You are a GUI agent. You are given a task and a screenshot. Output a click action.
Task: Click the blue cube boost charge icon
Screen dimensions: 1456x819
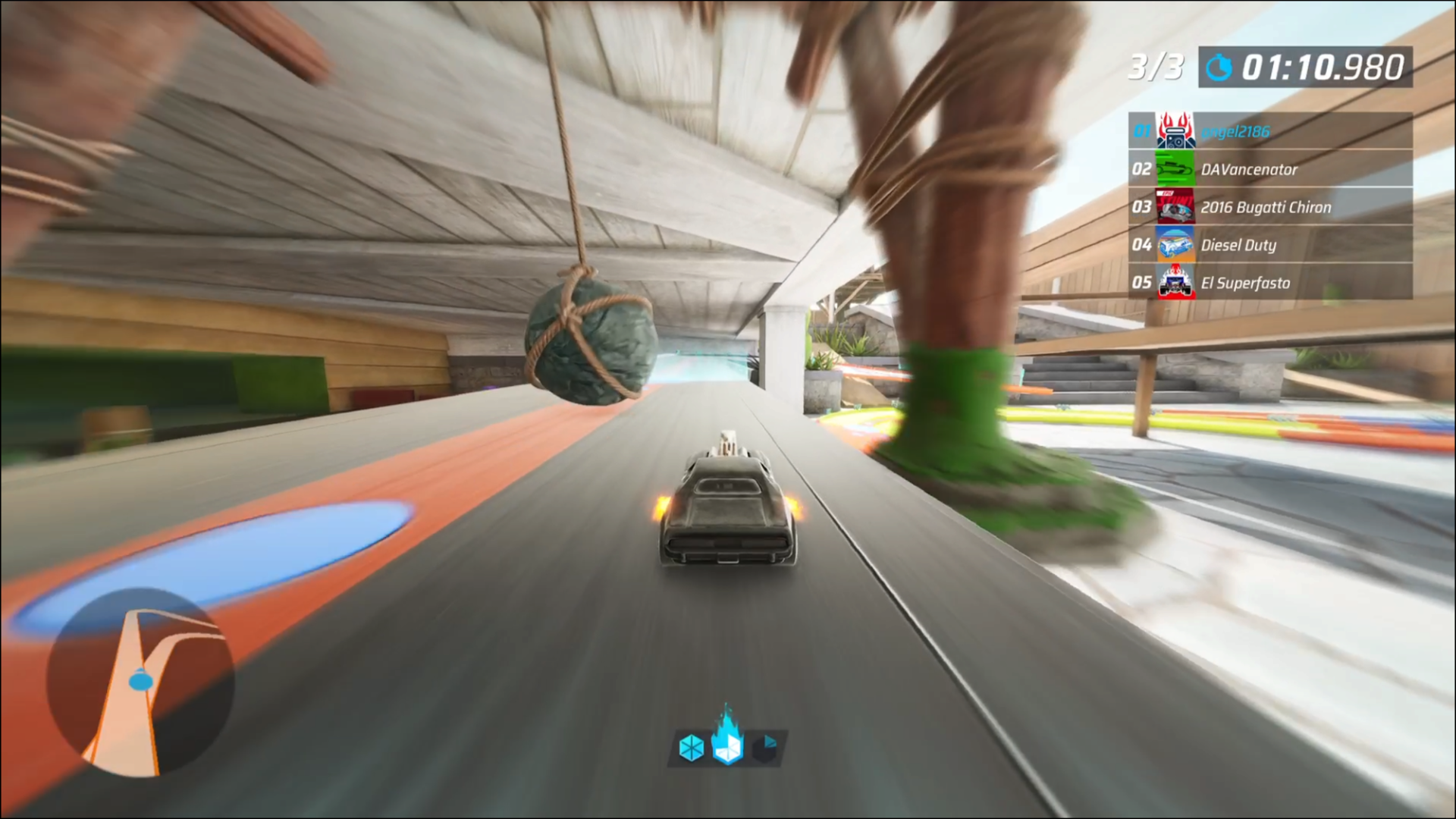click(691, 748)
